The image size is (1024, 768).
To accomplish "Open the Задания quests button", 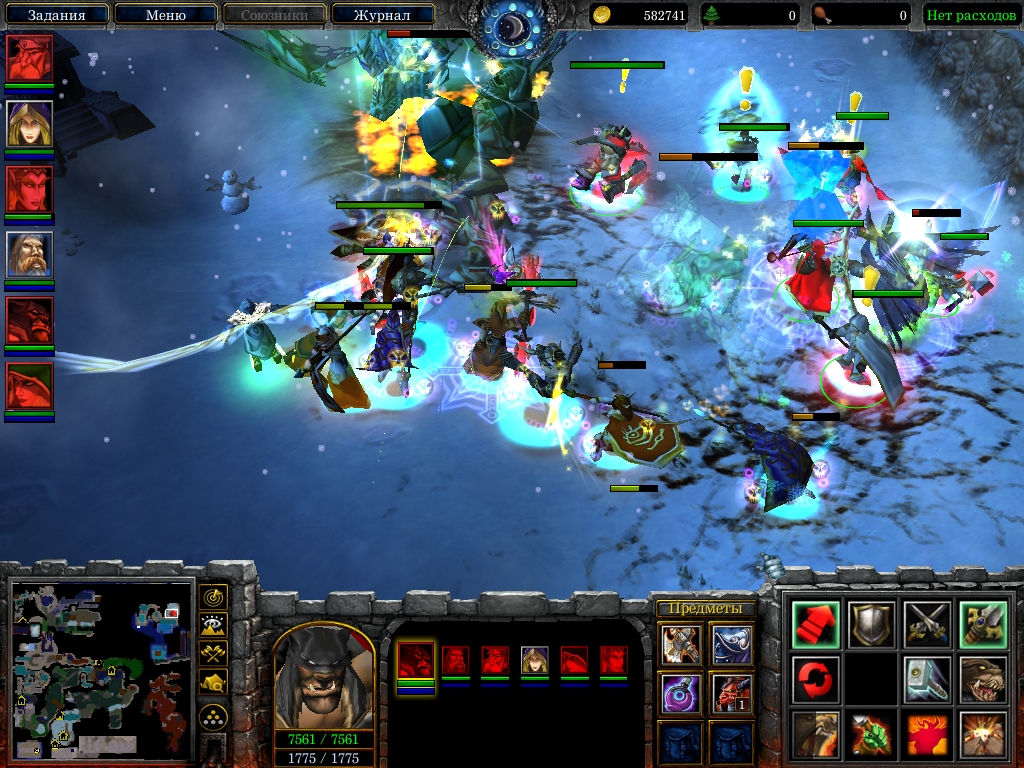I will [x=55, y=15].
